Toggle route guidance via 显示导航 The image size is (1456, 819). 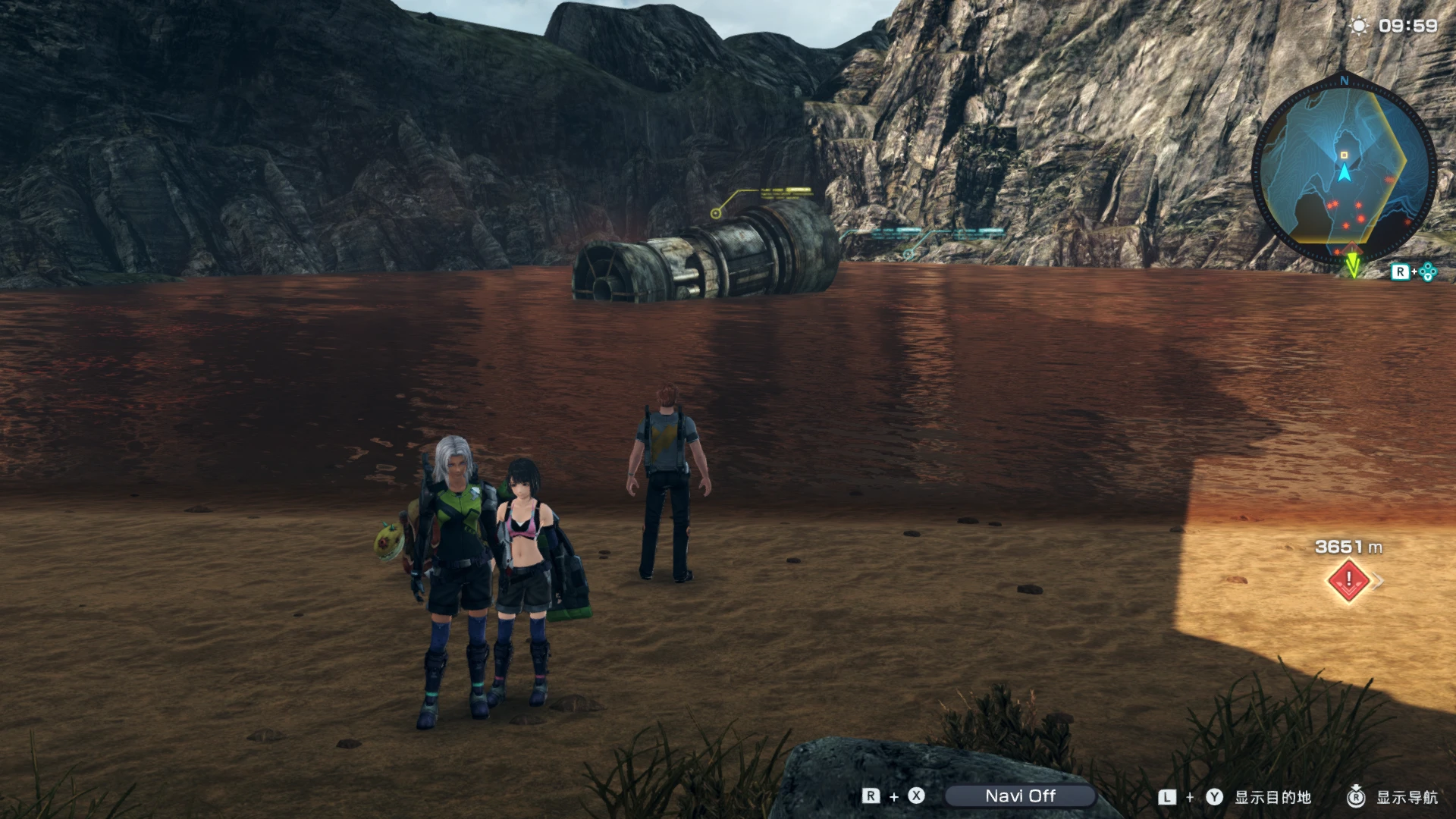coord(1426,797)
